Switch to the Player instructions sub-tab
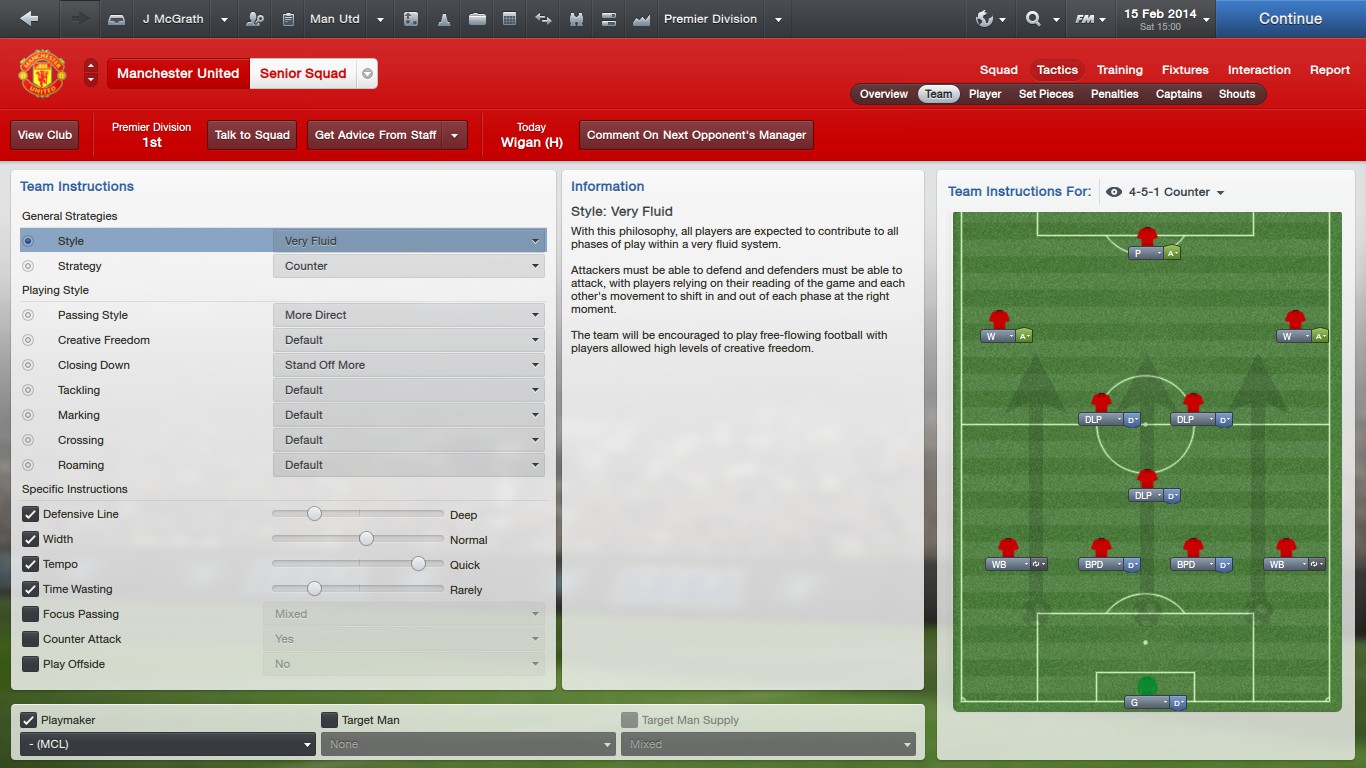 (x=985, y=94)
